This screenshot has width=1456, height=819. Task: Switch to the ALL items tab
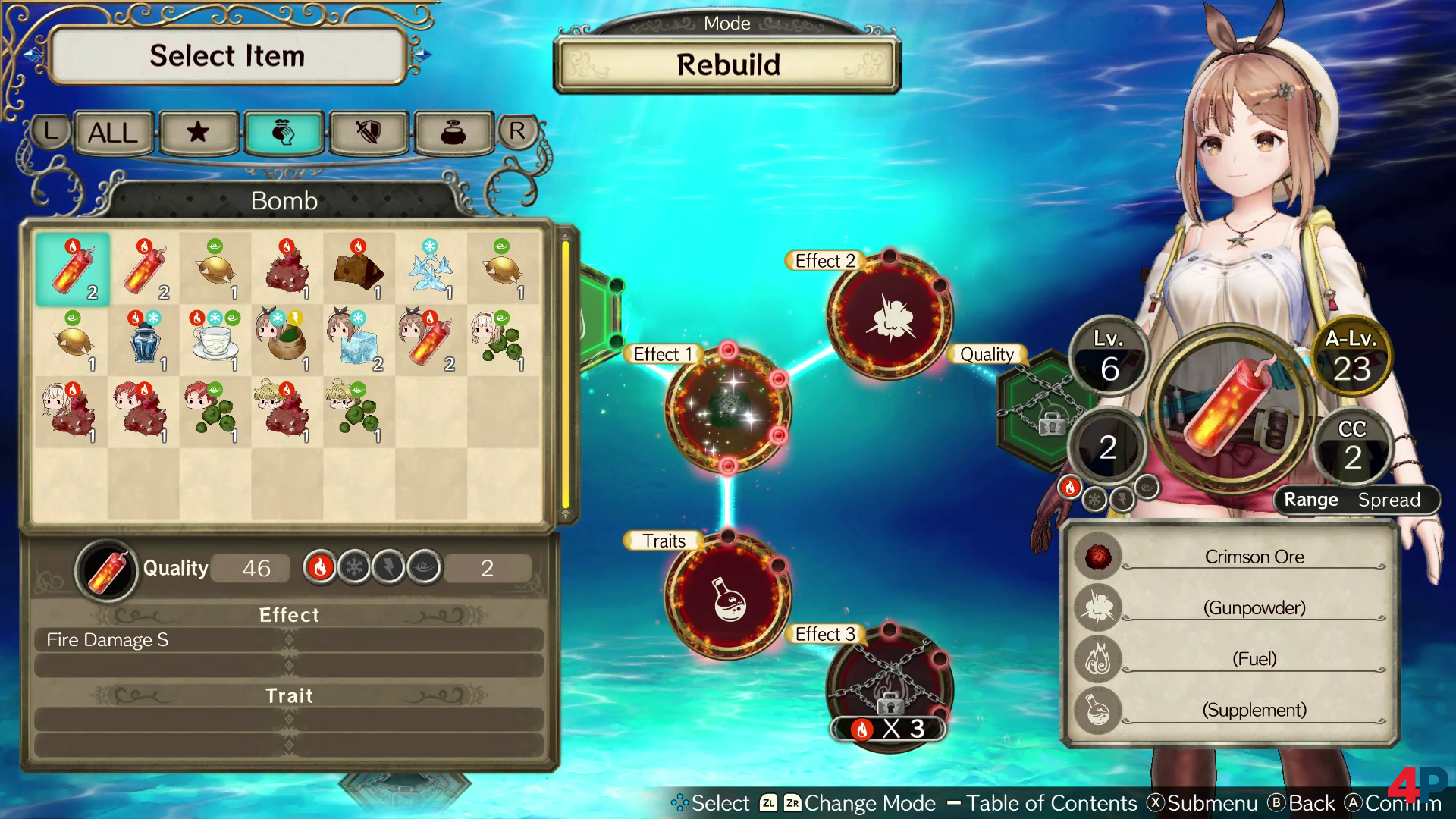point(113,133)
